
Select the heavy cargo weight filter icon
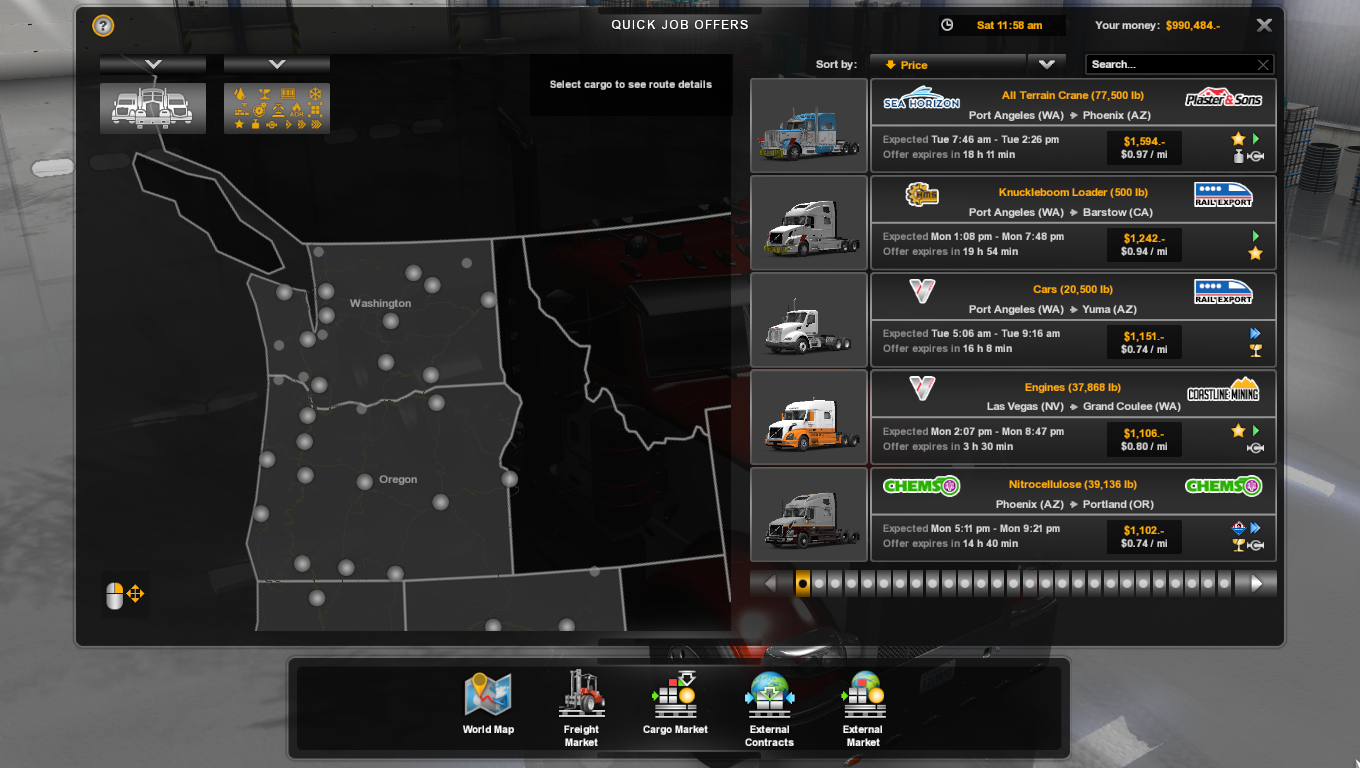pyautogui.click(x=256, y=124)
